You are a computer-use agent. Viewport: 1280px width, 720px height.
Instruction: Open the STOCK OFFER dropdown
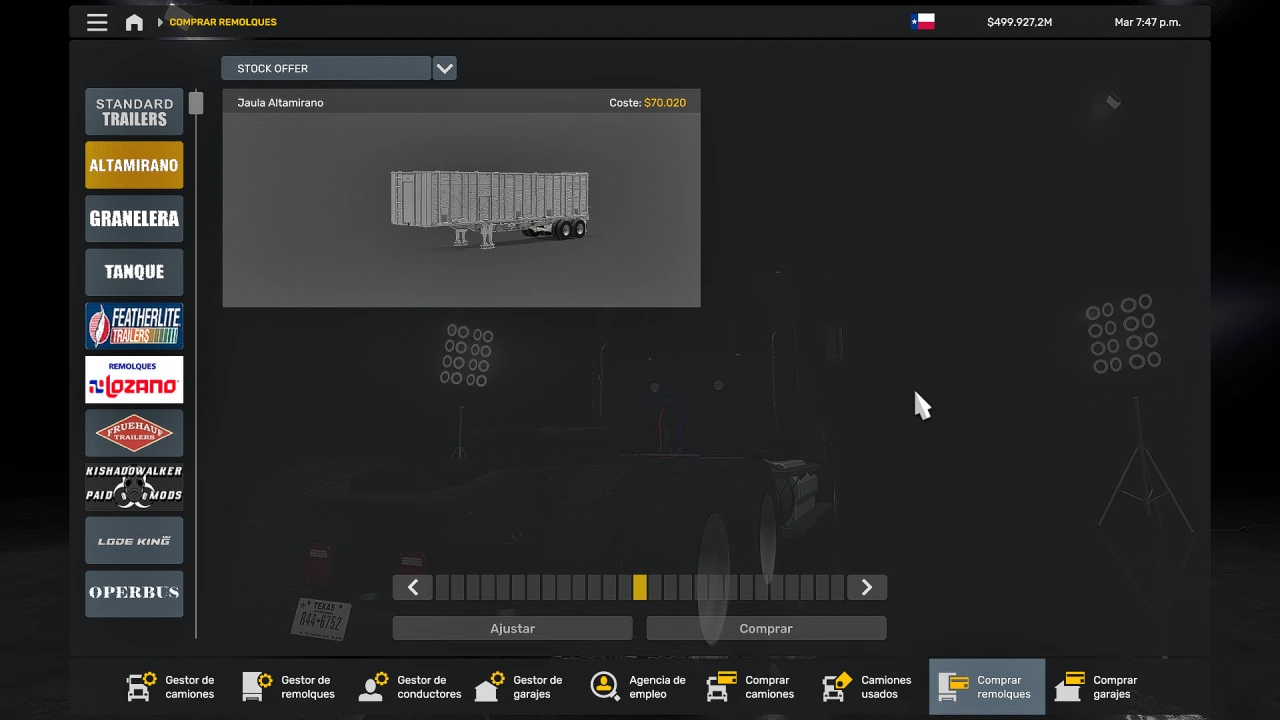444,68
